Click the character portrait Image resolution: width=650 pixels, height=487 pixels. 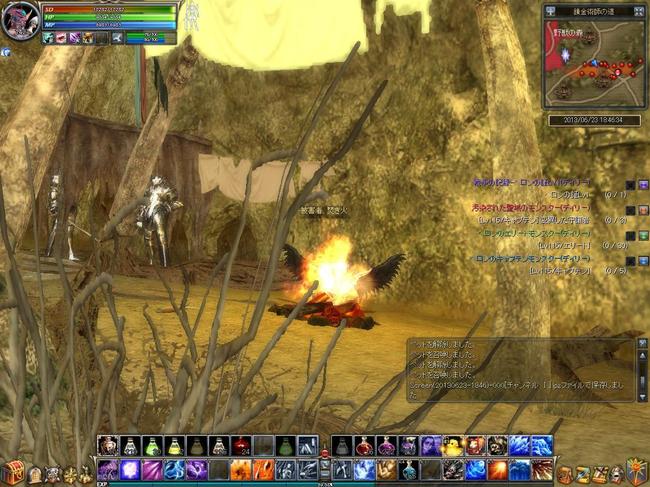click(x=20, y=22)
